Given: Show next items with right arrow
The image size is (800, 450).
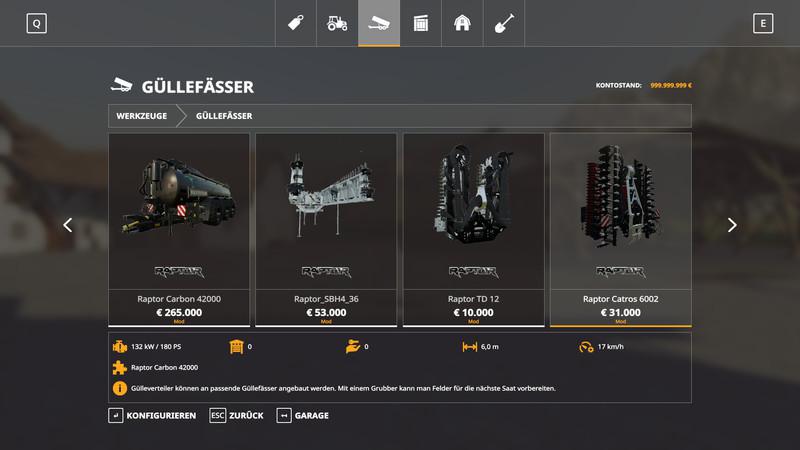Looking at the screenshot, I should 732,225.
